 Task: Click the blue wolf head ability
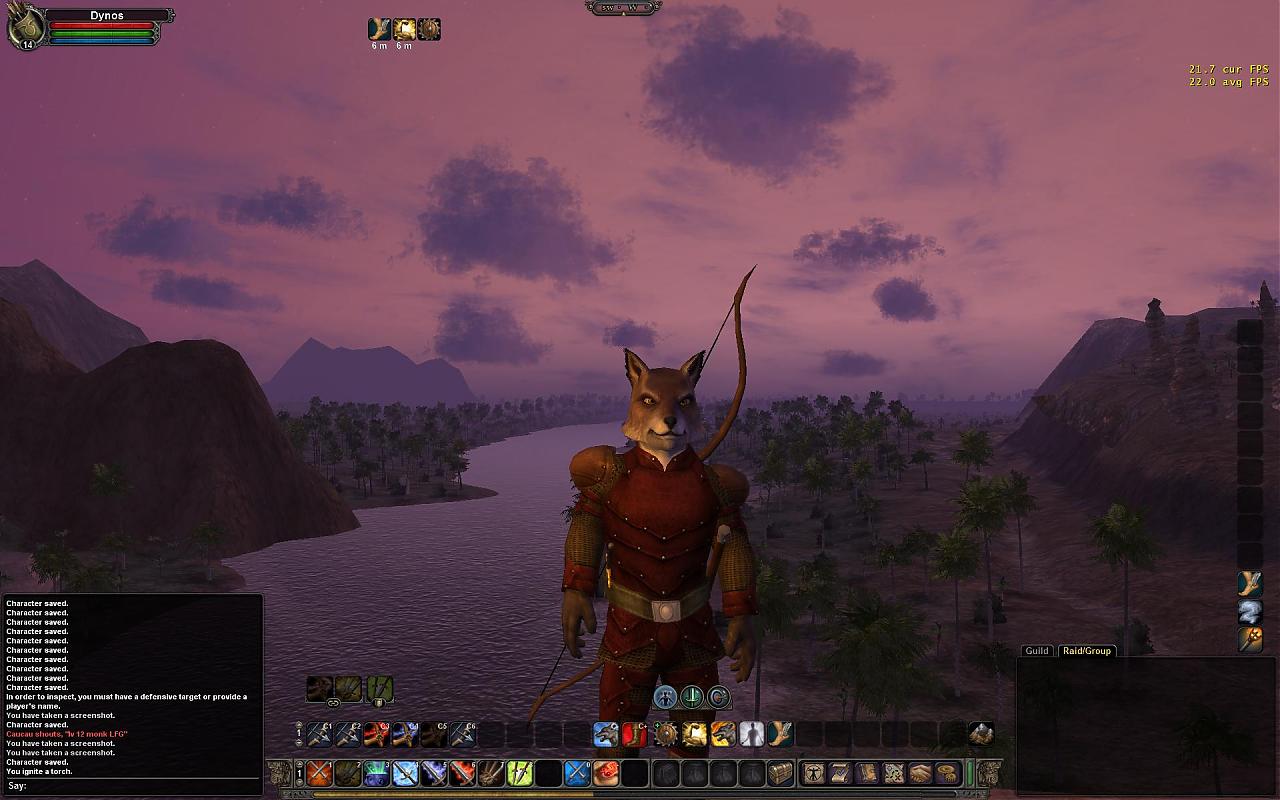[605, 734]
